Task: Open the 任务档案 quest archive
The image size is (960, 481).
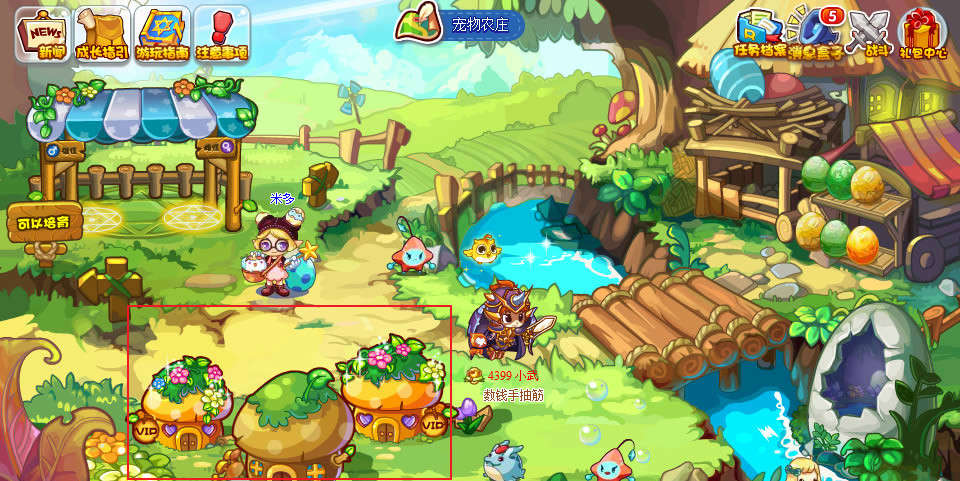Action: 761,34
